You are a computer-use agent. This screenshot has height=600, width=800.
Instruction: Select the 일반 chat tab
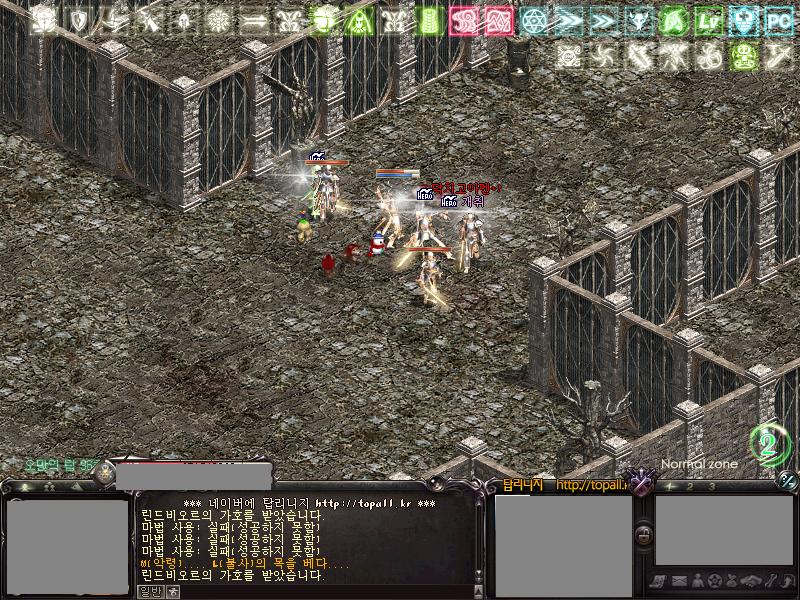click(149, 590)
